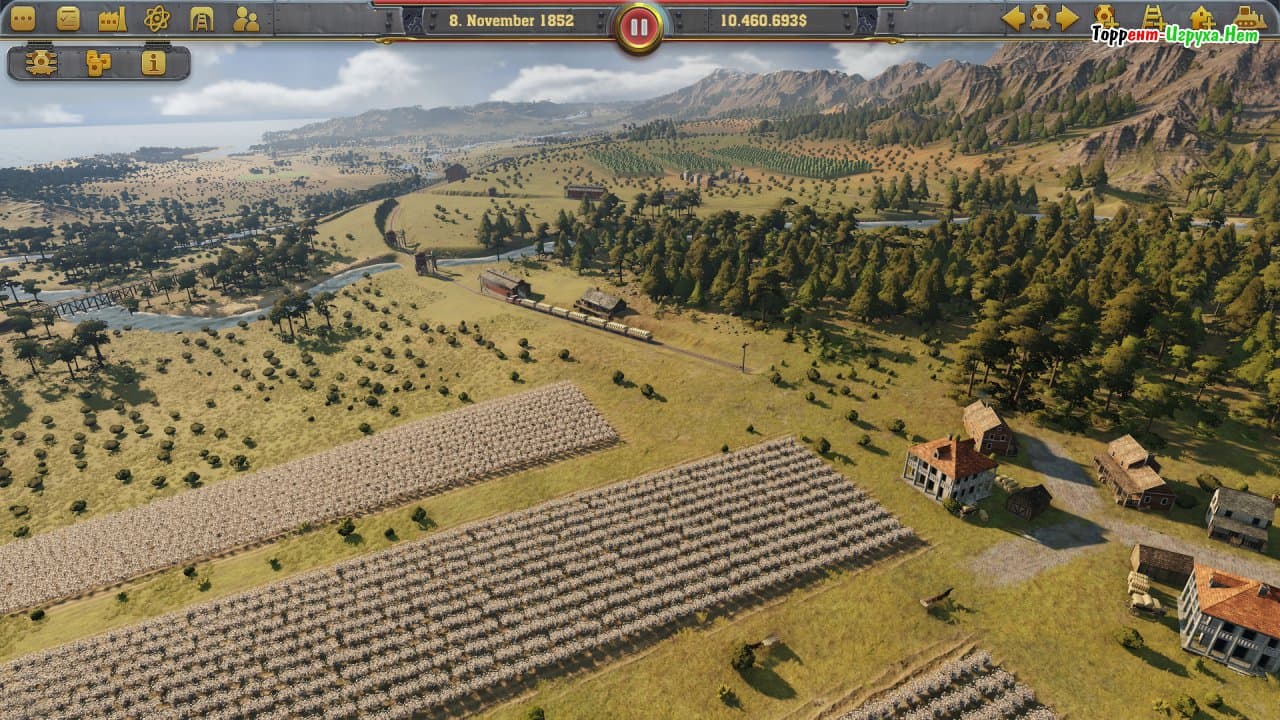Image resolution: width=1280 pixels, height=720 pixels.
Task: Jump to the next train with right arrow
Action: pyautogui.click(x=1067, y=17)
